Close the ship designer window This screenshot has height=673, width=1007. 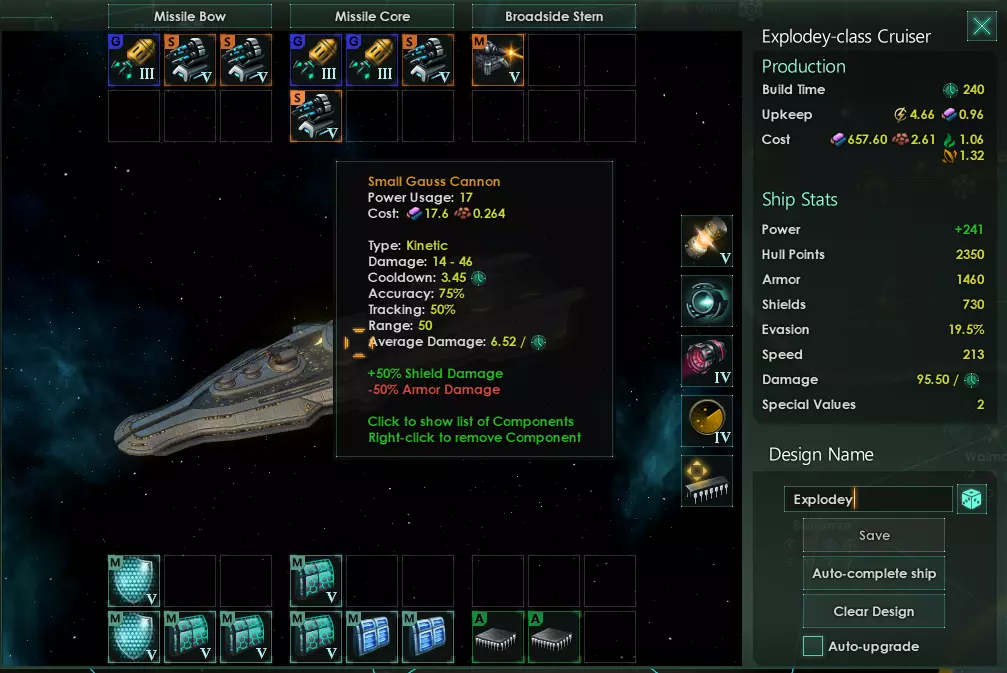tap(981, 27)
